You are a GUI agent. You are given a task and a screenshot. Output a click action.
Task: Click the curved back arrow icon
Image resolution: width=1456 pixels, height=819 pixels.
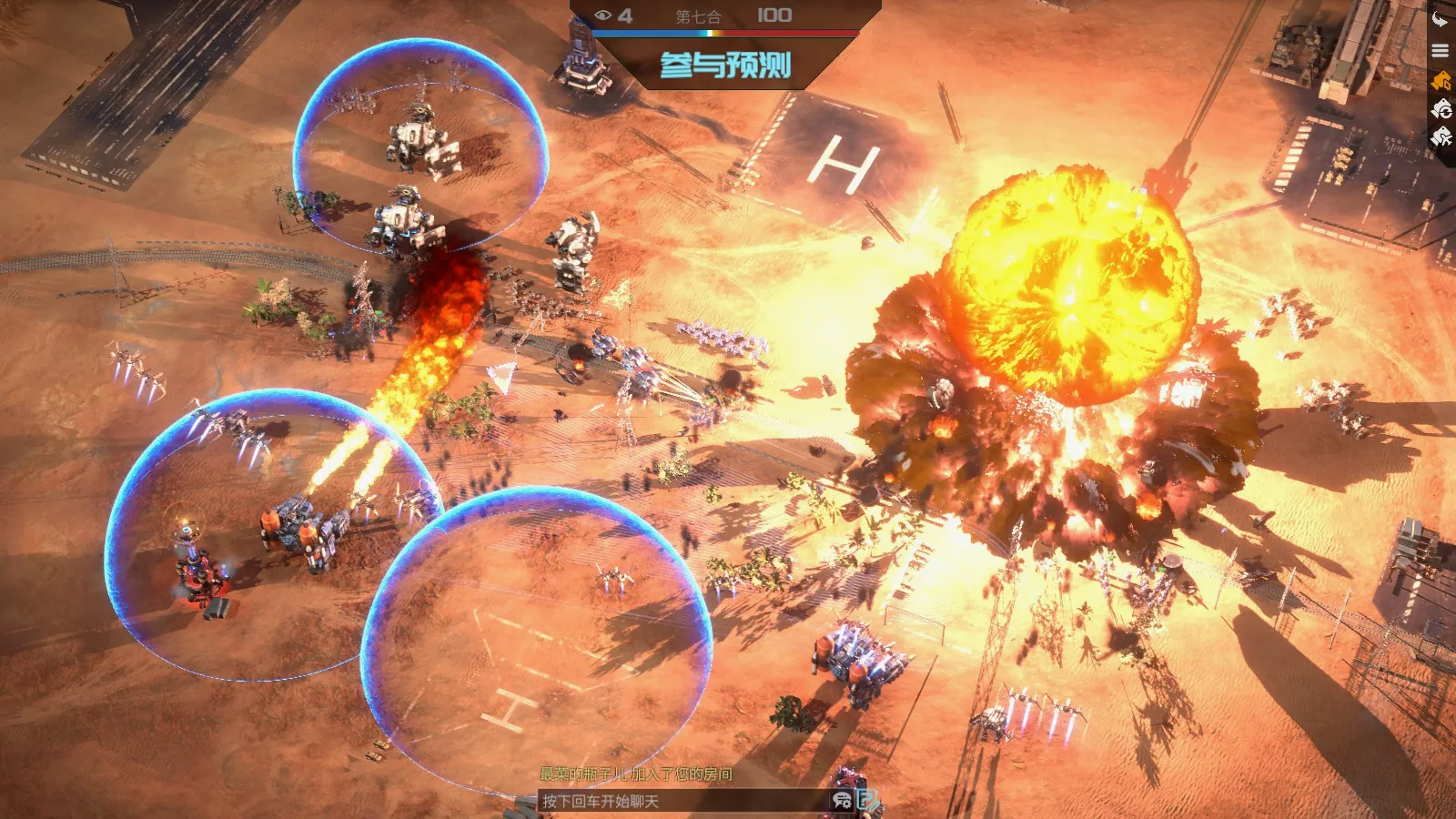tap(1441, 20)
